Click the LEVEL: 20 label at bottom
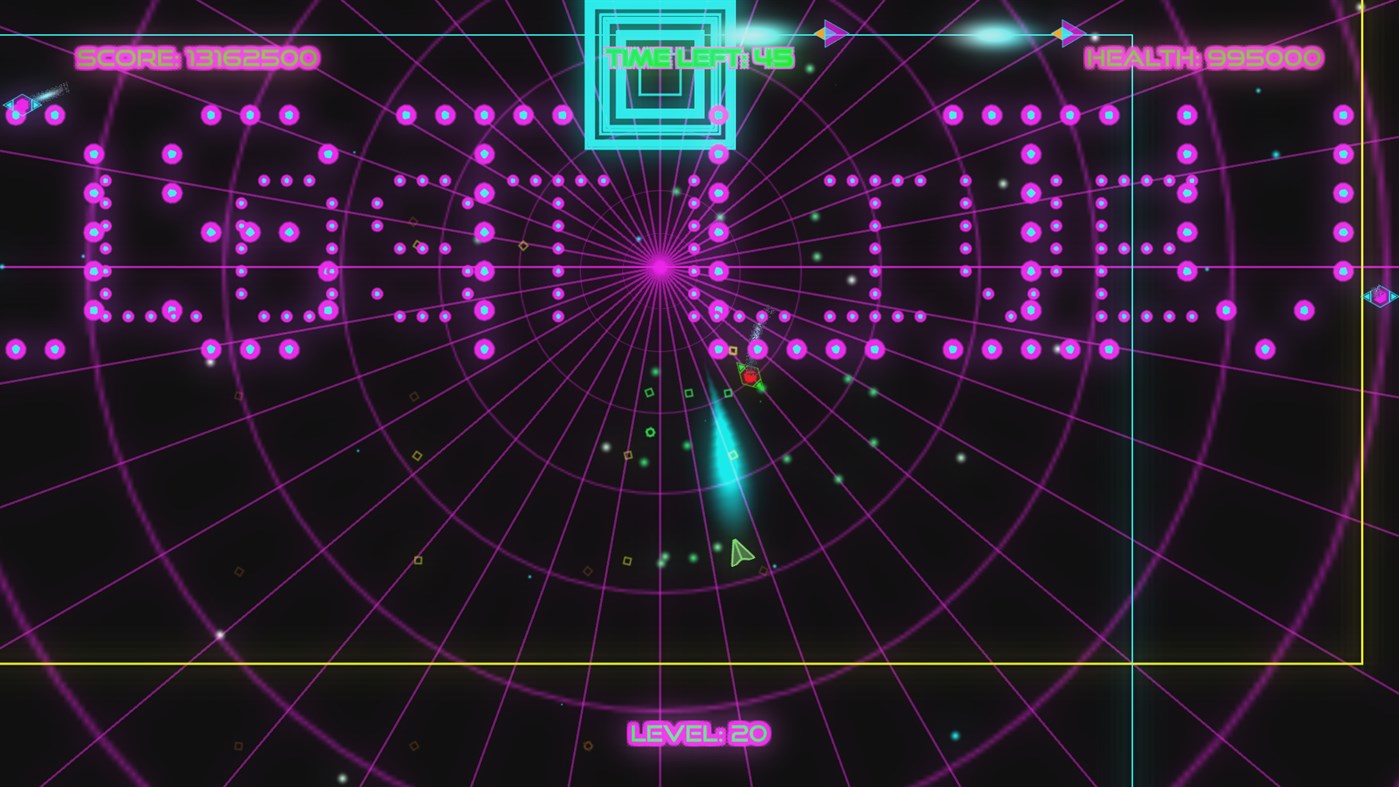1399x787 pixels. coord(698,733)
